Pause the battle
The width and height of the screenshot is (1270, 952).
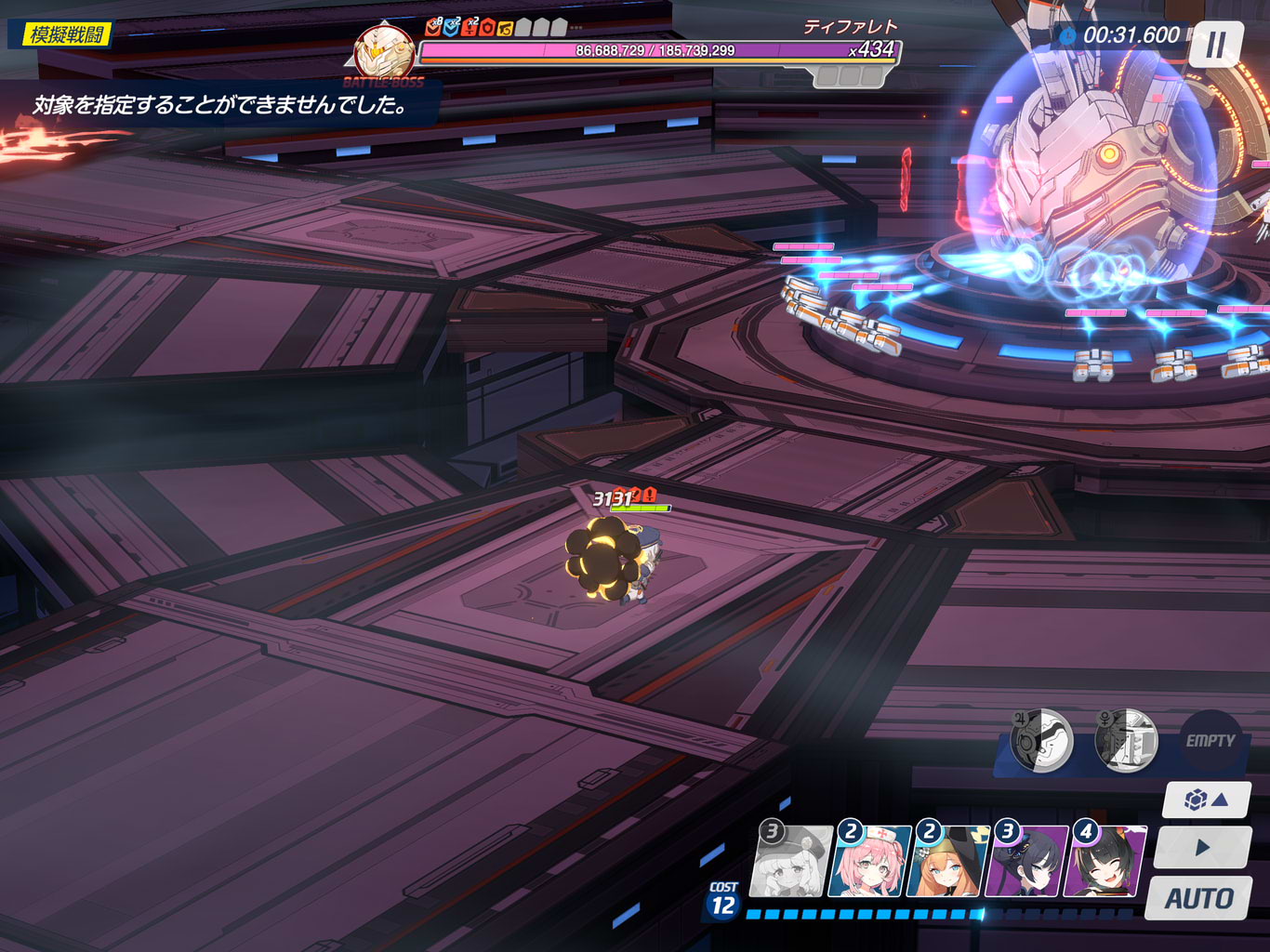1215,45
